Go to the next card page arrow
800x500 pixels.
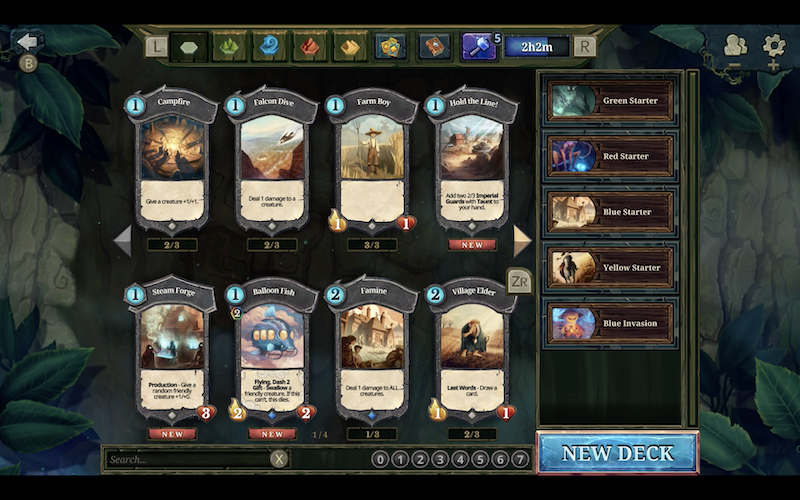click(x=522, y=239)
